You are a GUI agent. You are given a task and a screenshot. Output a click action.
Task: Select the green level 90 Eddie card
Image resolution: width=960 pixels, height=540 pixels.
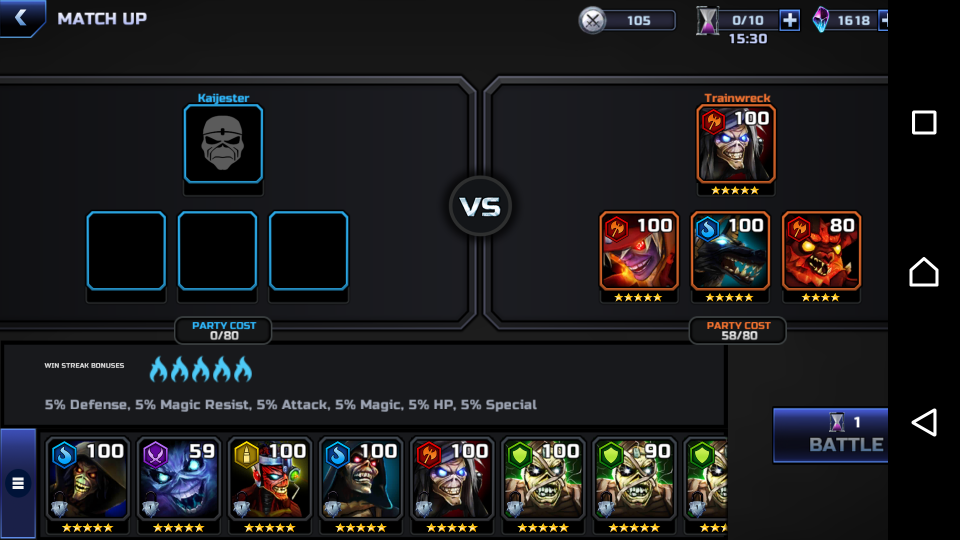point(633,485)
